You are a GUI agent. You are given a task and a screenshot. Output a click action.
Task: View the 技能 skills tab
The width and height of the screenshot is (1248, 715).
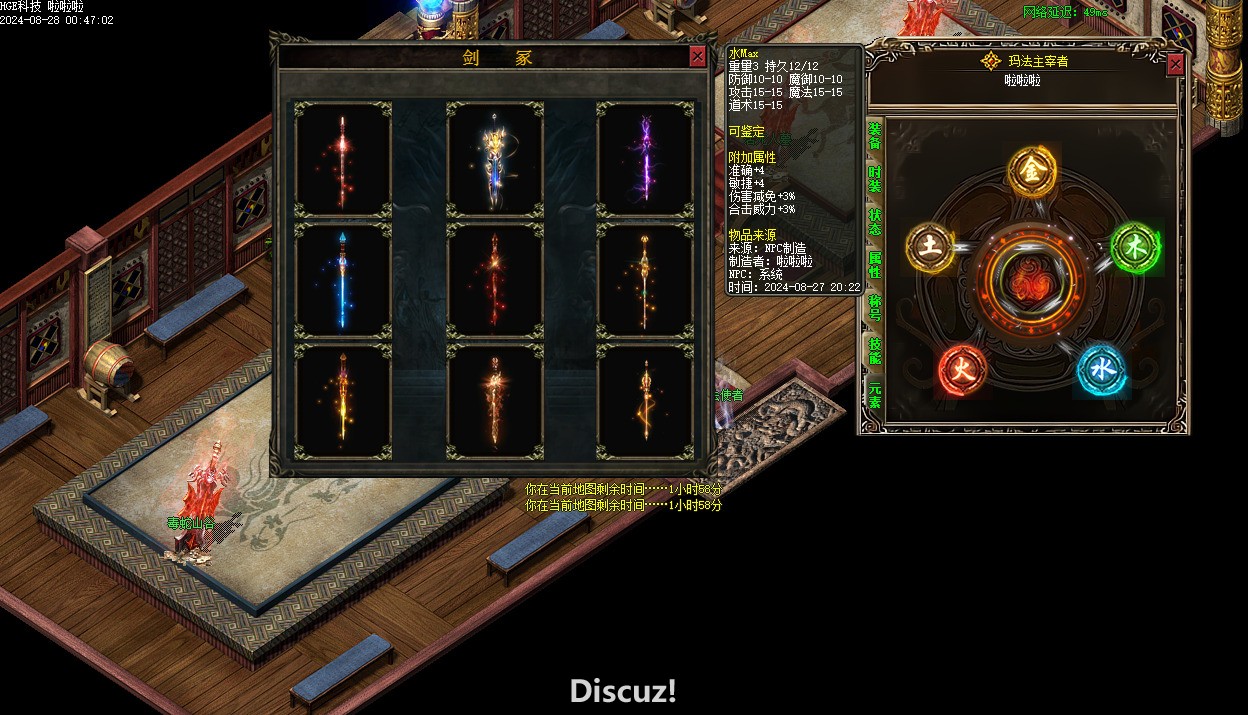pyautogui.click(x=875, y=350)
